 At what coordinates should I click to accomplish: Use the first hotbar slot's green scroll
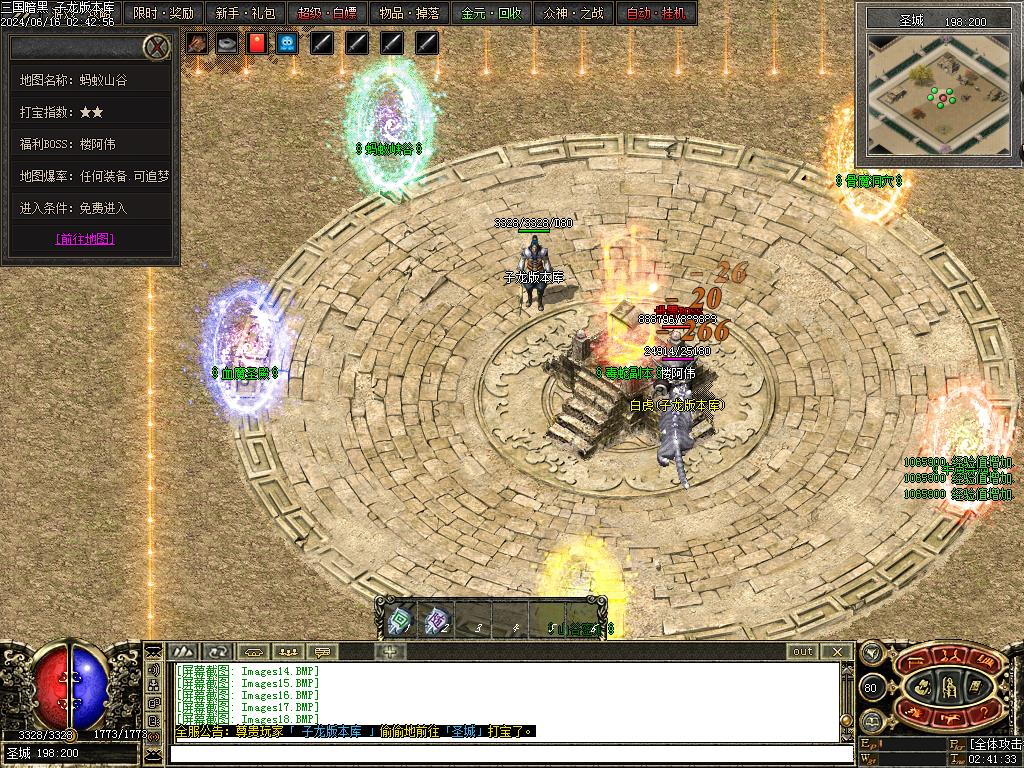398,621
